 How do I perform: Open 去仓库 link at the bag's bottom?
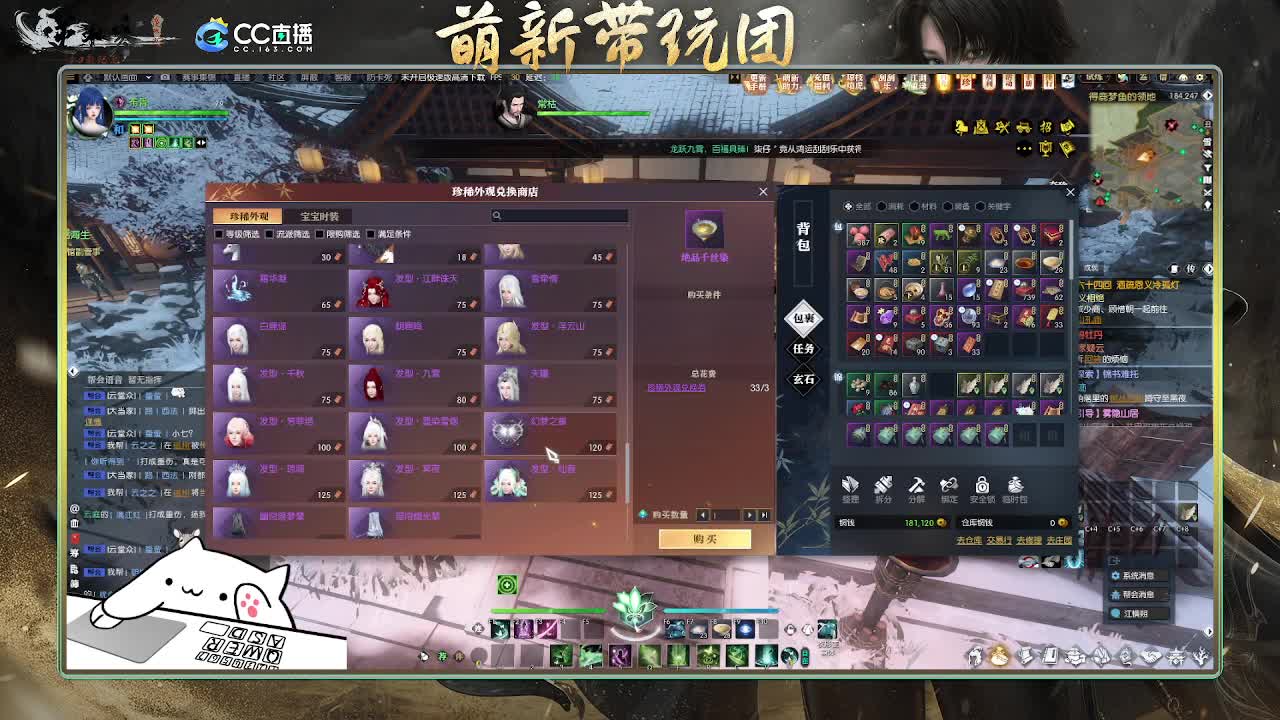tap(968, 540)
